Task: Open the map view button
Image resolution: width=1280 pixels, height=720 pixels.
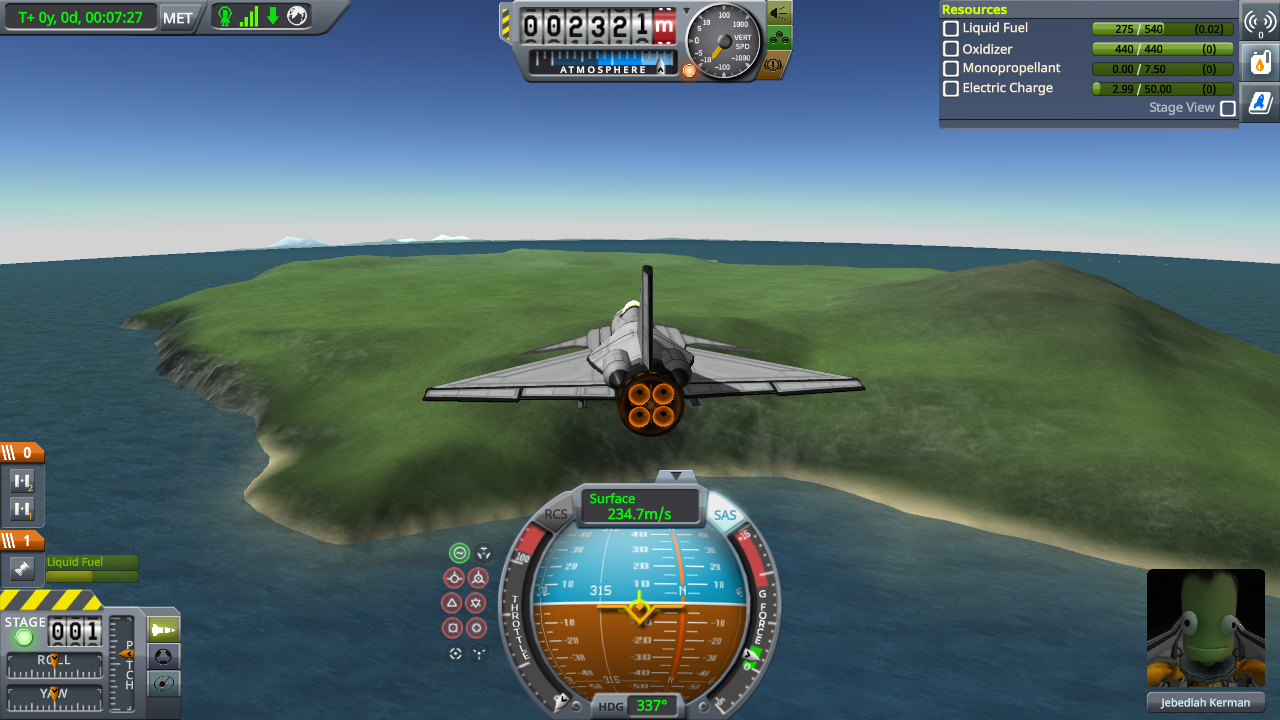Action: (x=163, y=683)
